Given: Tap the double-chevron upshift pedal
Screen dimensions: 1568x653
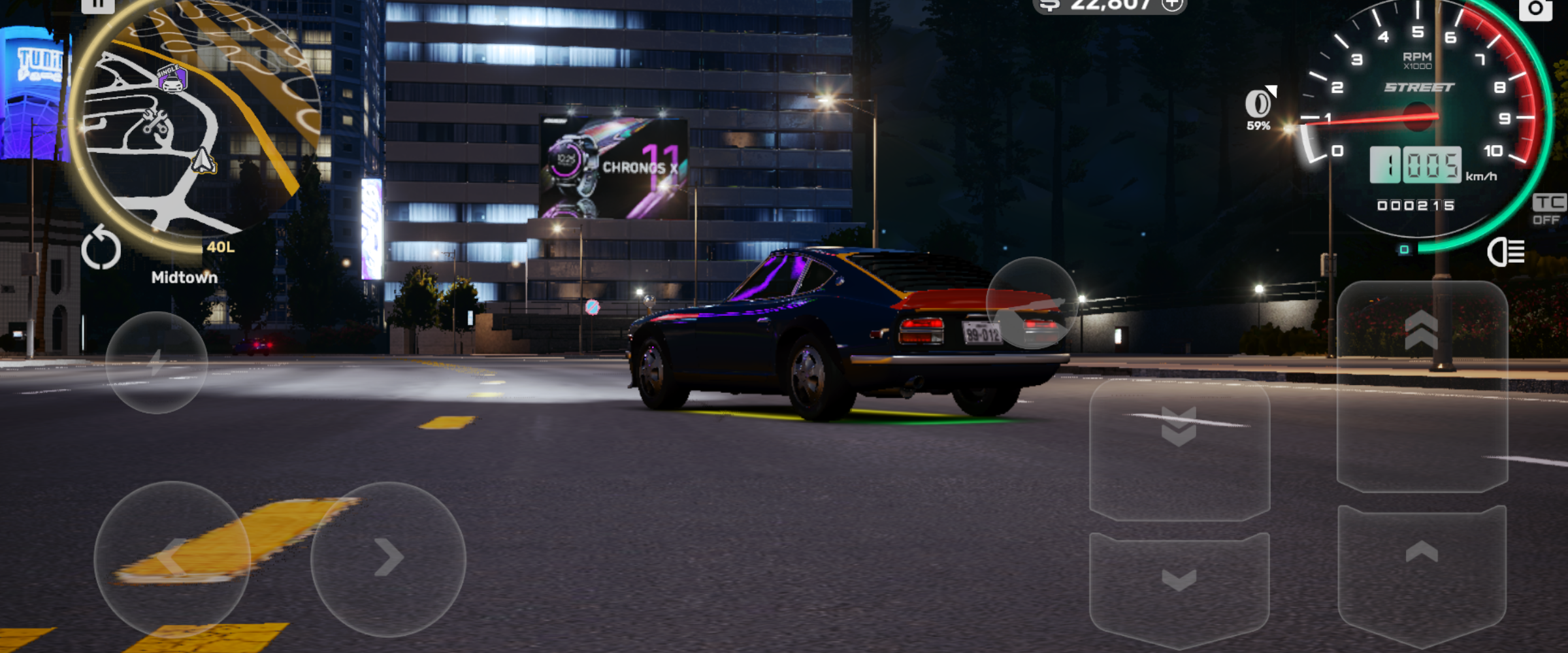Looking at the screenshot, I should point(1422,386).
